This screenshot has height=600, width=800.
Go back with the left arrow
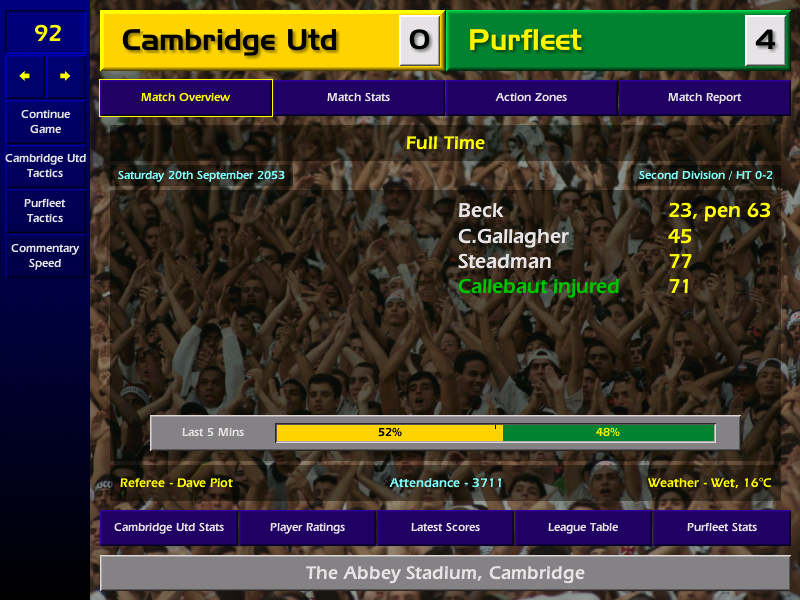pyautogui.click(x=25, y=76)
